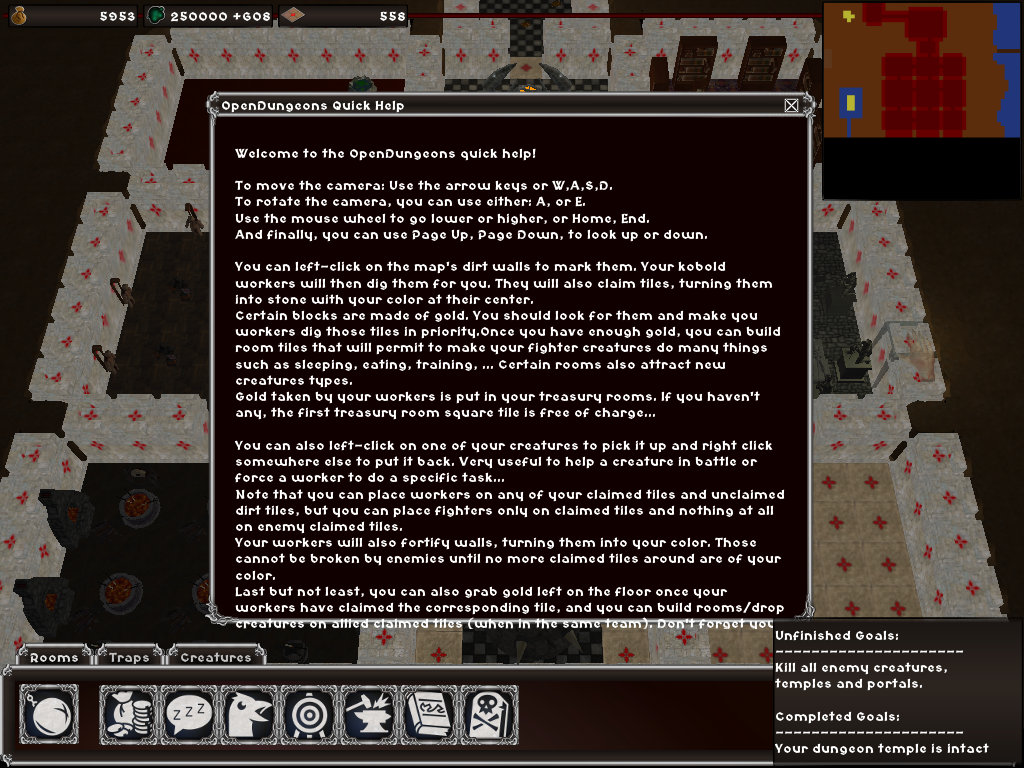1024x768 pixels.
Task: Pick the hatchery chicken head room icon
Action: [x=249, y=714]
